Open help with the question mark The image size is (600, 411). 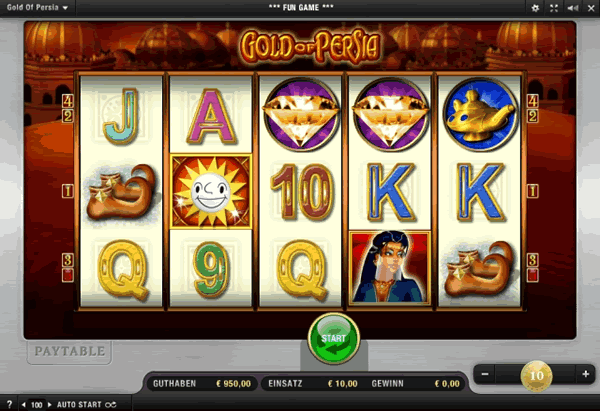[x=8, y=404]
